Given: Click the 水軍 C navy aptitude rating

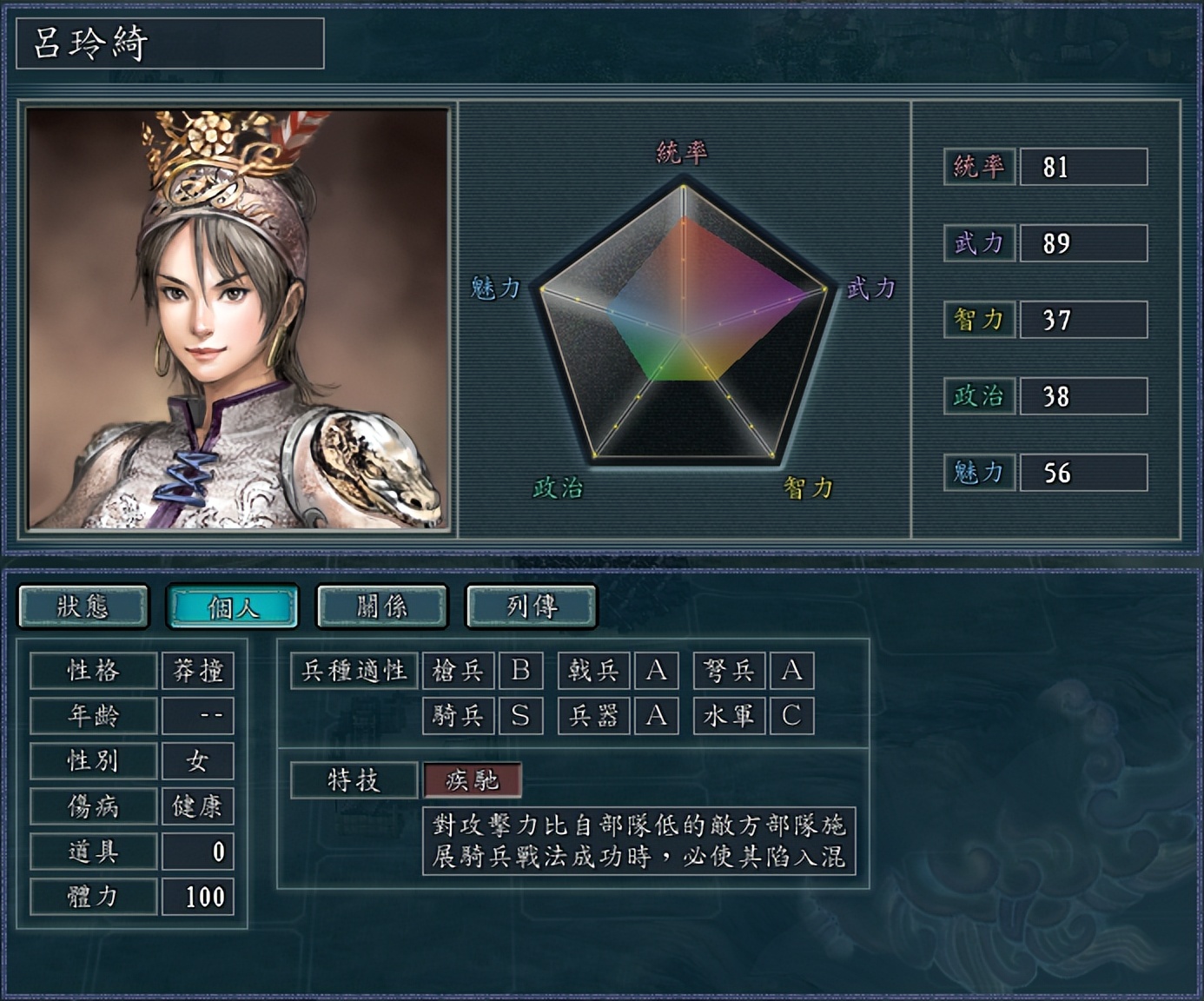Looking at the screenshot, I should [x=791, y=716].
